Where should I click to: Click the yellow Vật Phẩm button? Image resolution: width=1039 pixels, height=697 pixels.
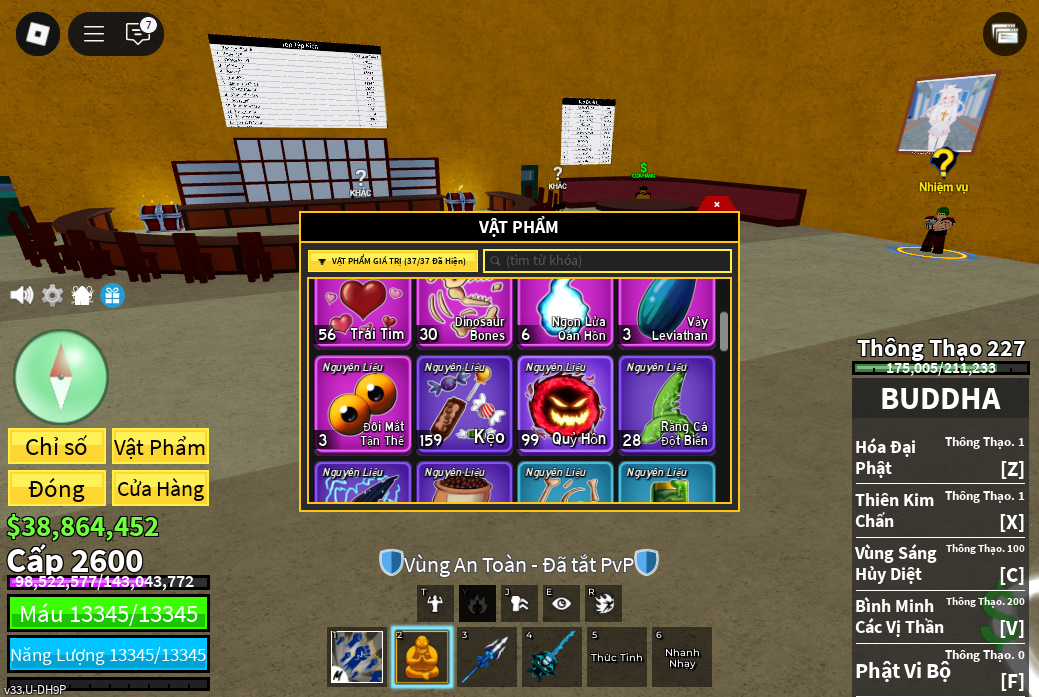pos(160,447)
